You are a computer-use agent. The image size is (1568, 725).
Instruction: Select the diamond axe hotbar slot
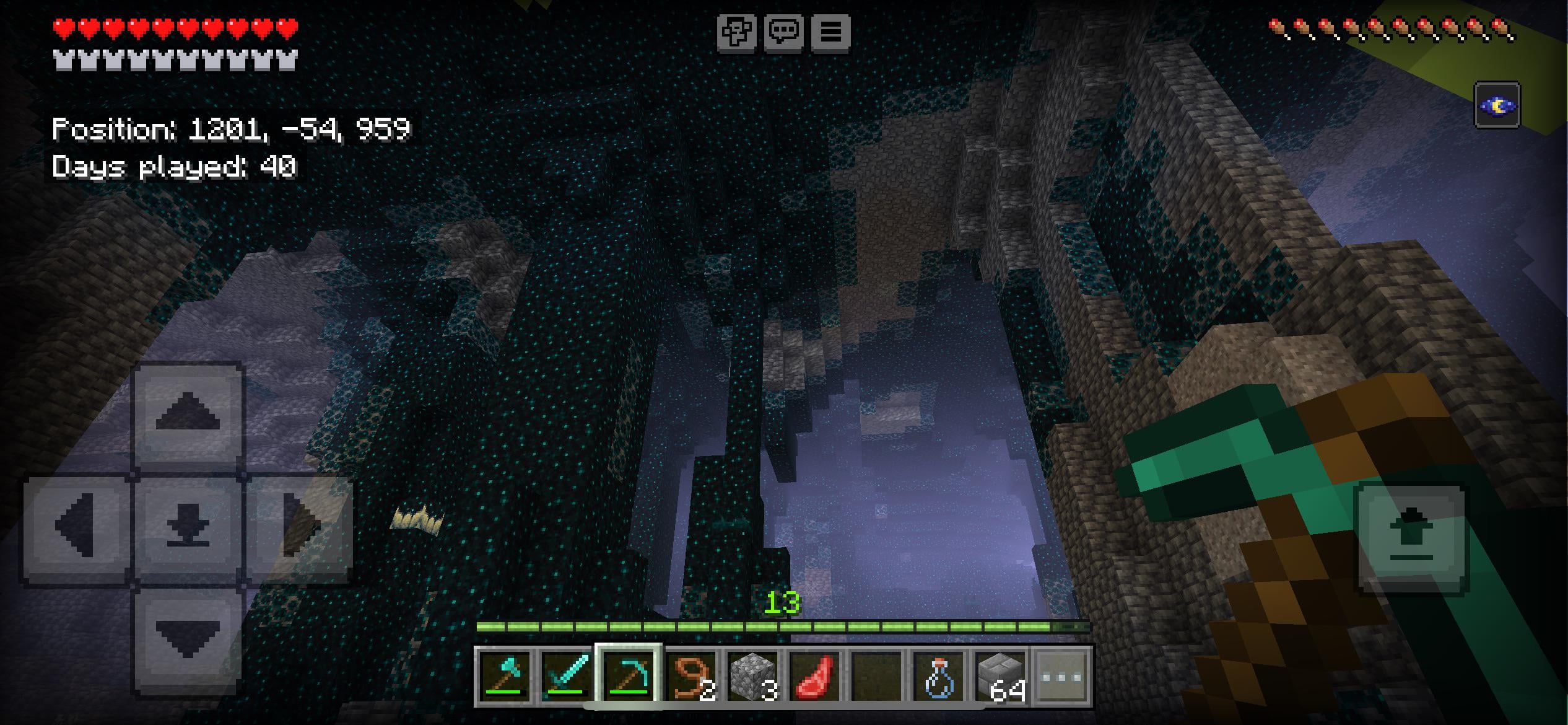tap(505, 676)
